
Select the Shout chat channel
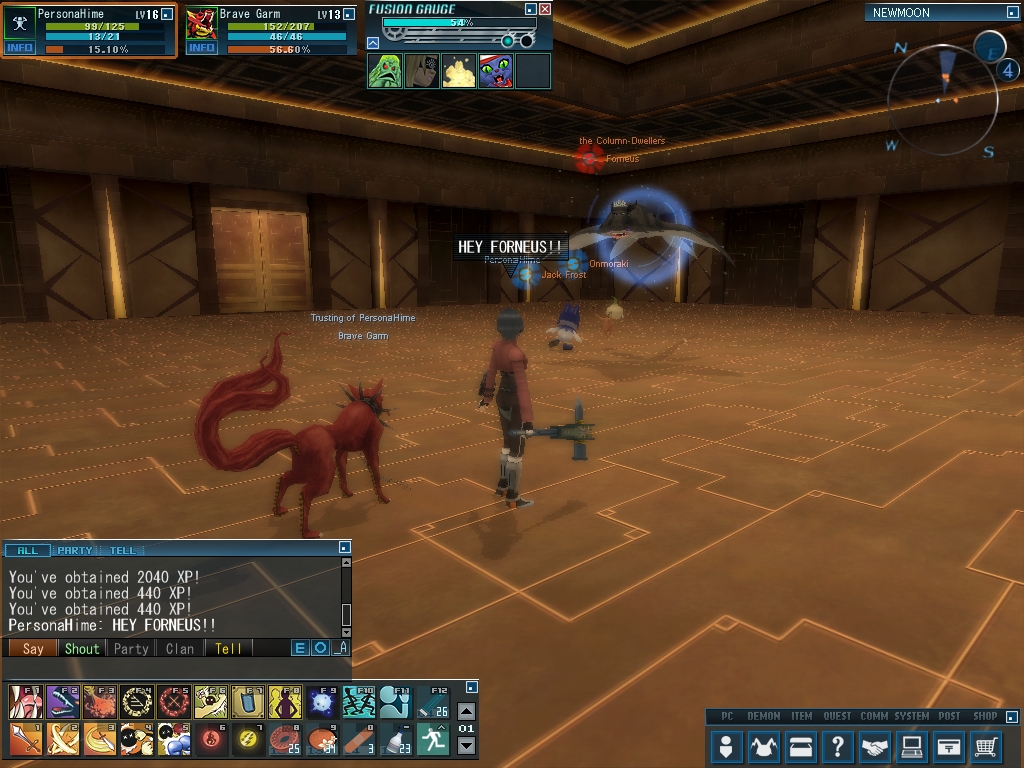[x=82, y=648]
